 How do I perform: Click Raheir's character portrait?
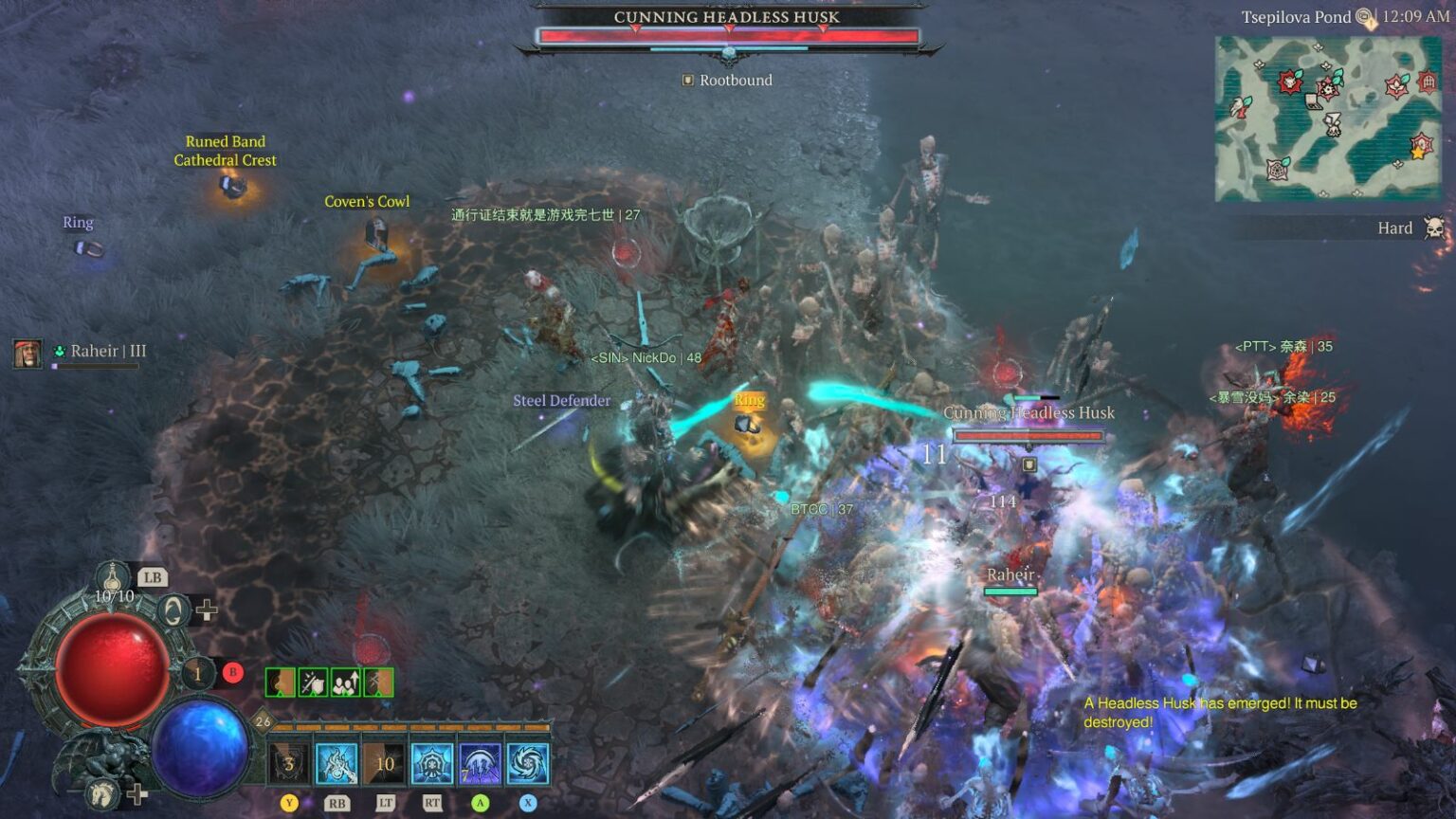click(x=27, y=351)
